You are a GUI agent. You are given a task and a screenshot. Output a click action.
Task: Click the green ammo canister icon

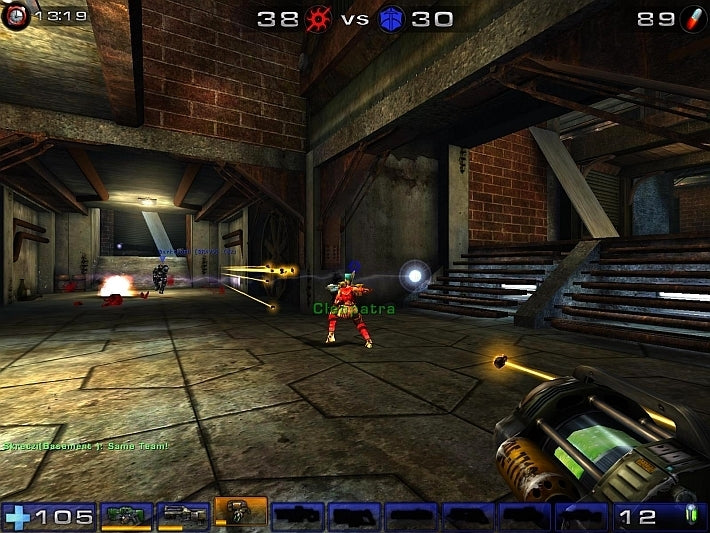[690, 517]
